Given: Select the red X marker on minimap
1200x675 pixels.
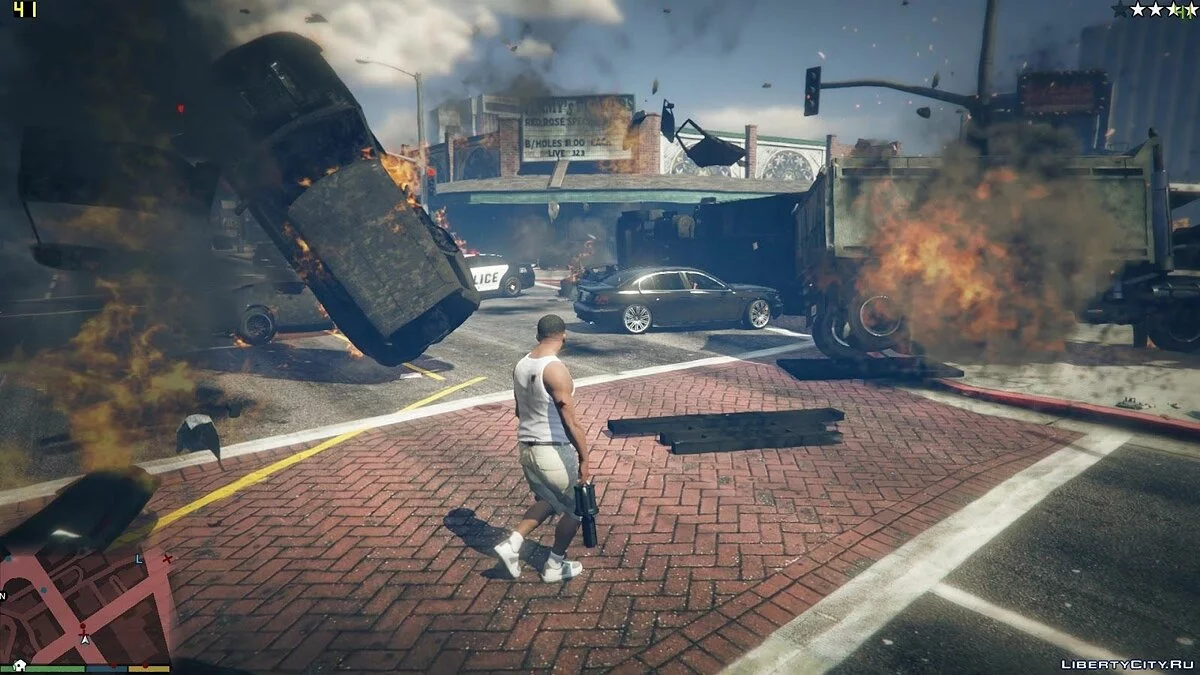Looking at the screenshot, I should click(167, 558).
